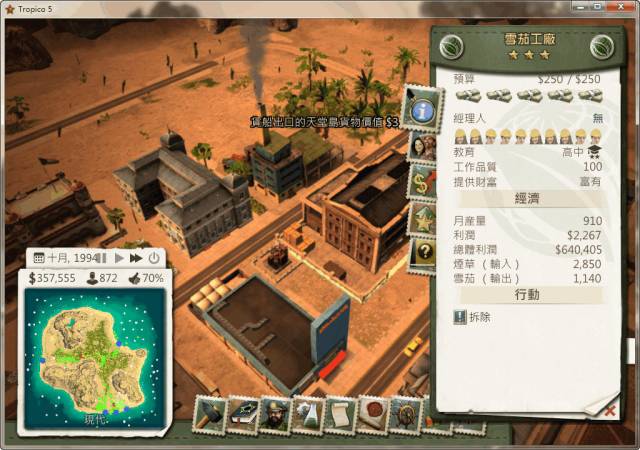Pause the game speed

click(x=102, y=258)
